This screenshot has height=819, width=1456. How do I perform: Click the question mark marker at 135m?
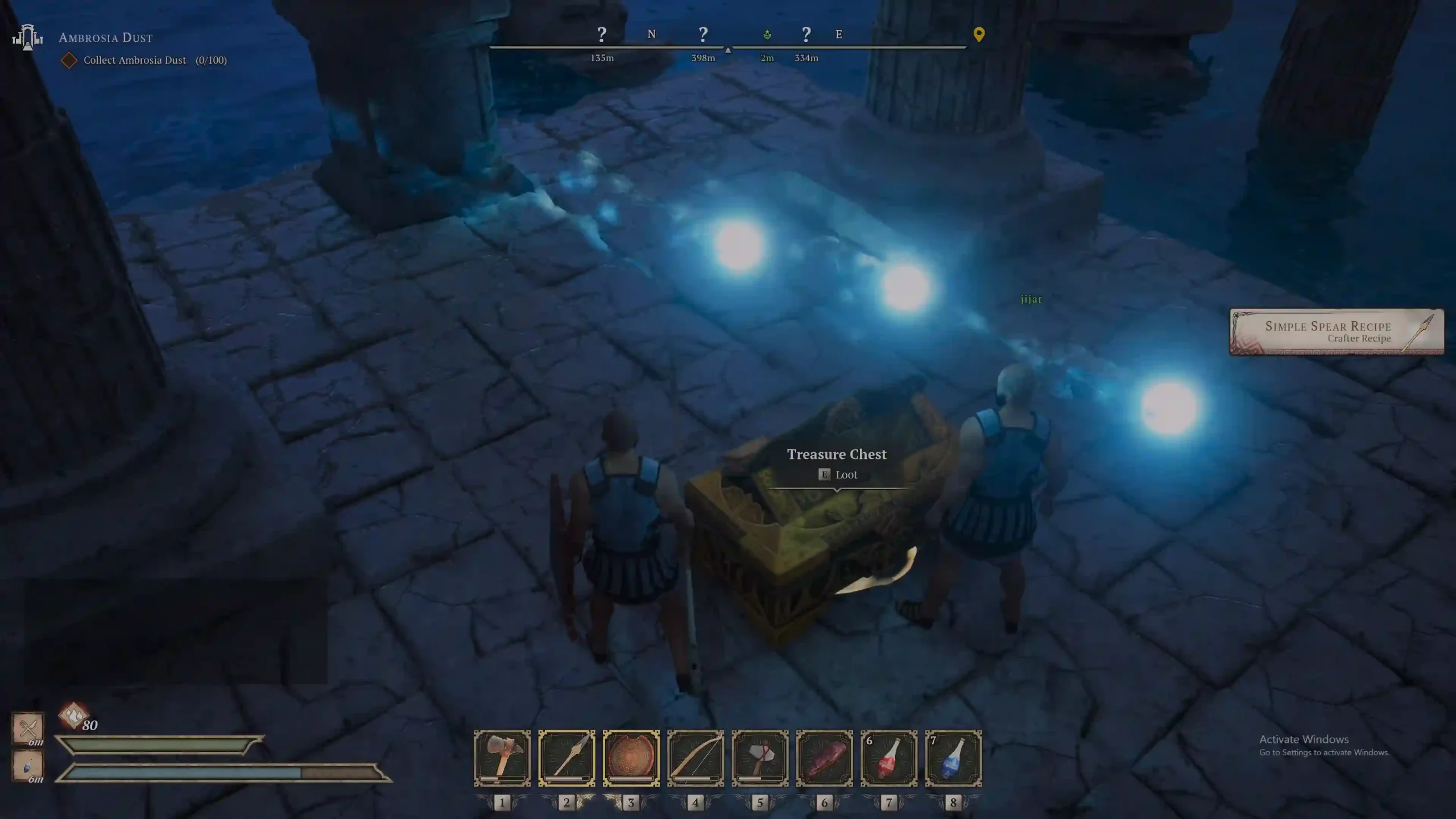(602, 35)
